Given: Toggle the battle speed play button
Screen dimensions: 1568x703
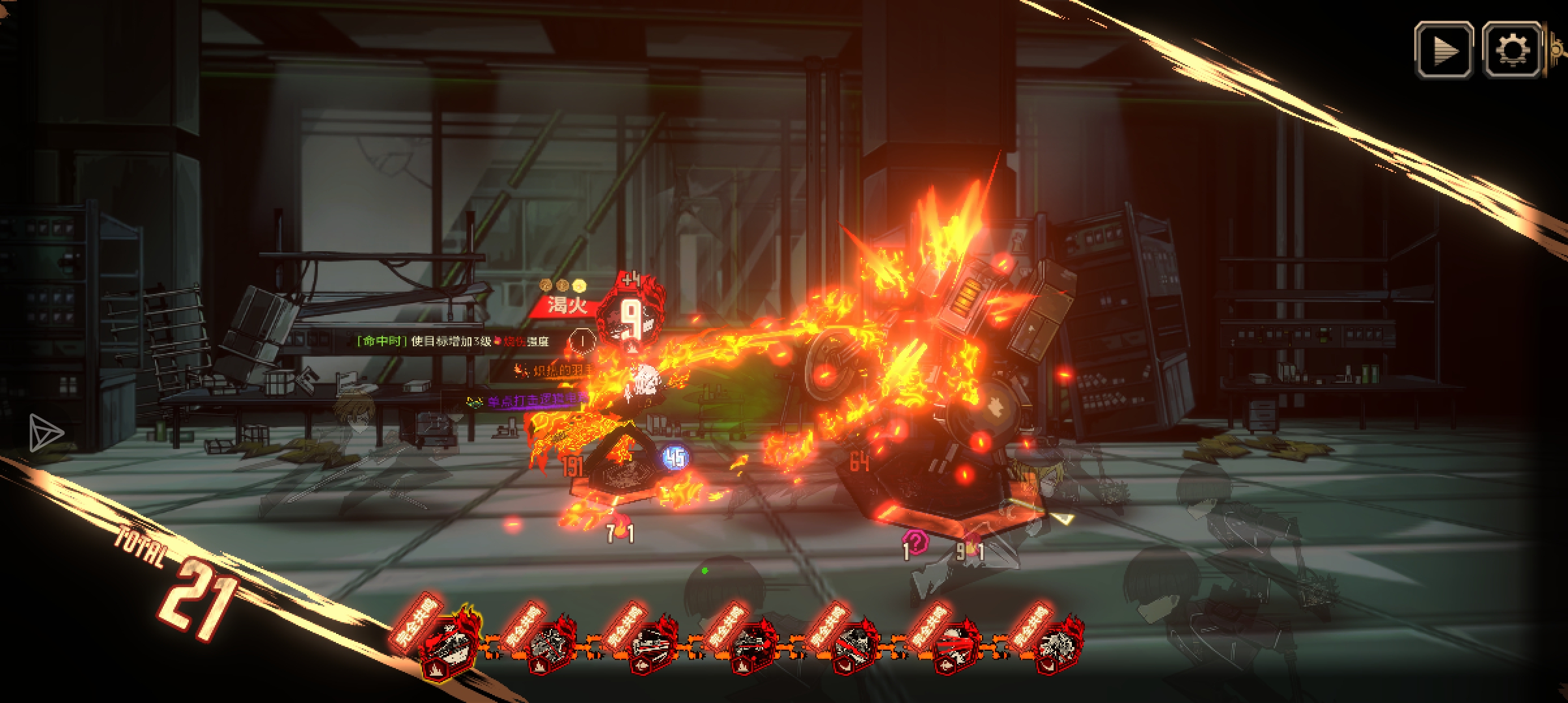Looking at the screenshot, I should pos(1444,50).
